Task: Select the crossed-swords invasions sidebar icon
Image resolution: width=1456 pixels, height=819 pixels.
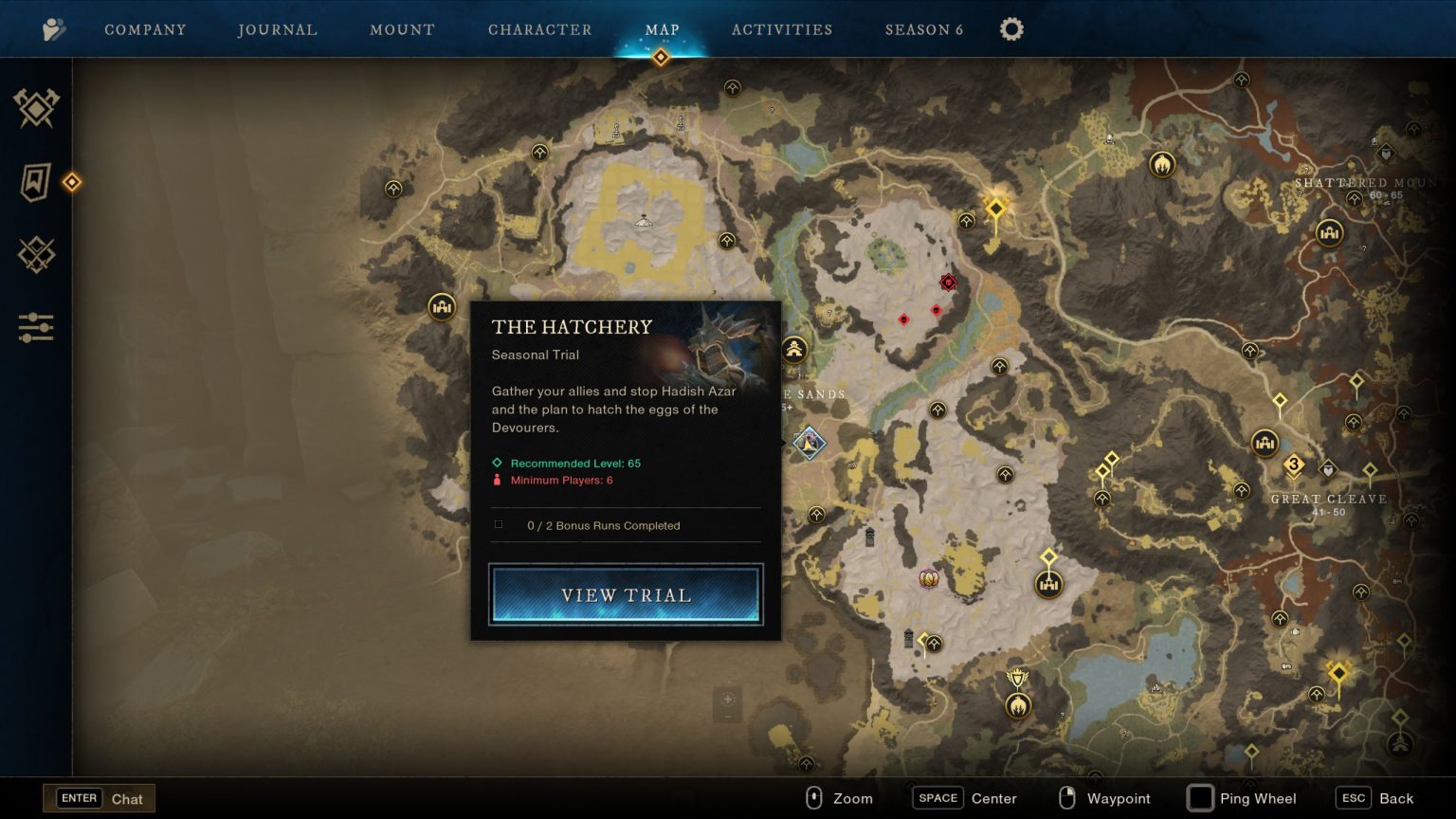Action: click(36, 255)
